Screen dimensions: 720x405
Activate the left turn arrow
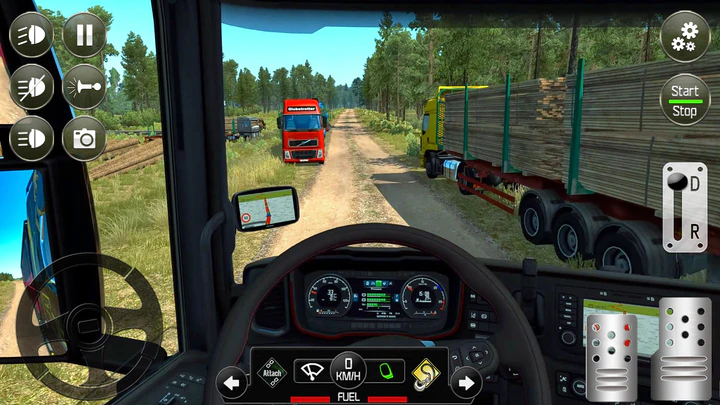[x=232, y=381]
